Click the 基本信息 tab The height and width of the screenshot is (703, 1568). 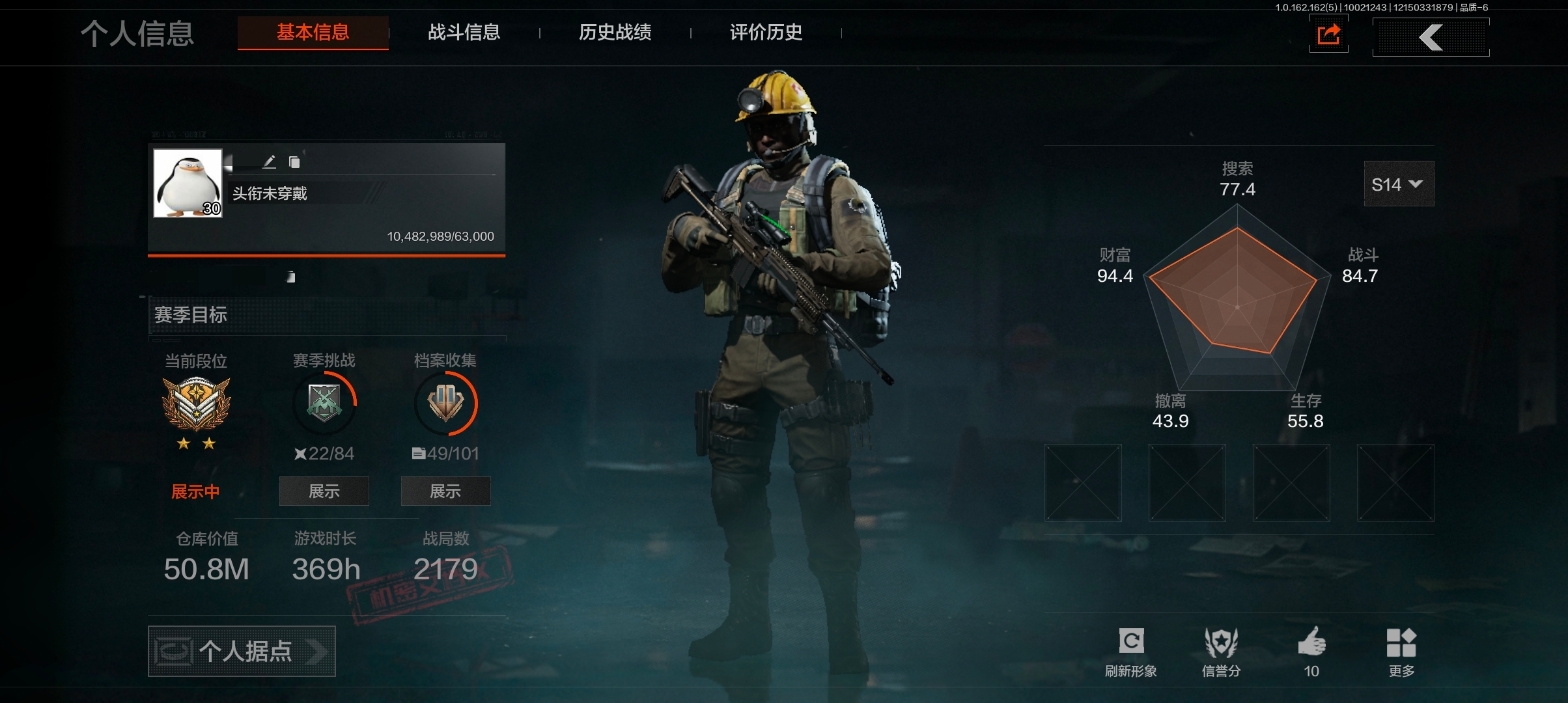(313, 33)
